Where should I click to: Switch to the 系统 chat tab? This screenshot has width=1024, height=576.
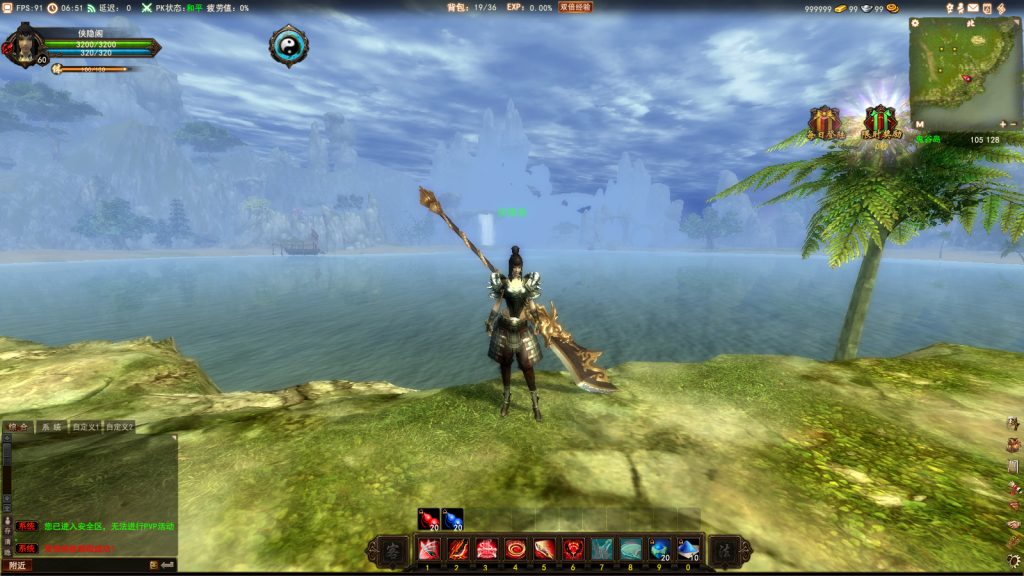(x=50, y=427)
